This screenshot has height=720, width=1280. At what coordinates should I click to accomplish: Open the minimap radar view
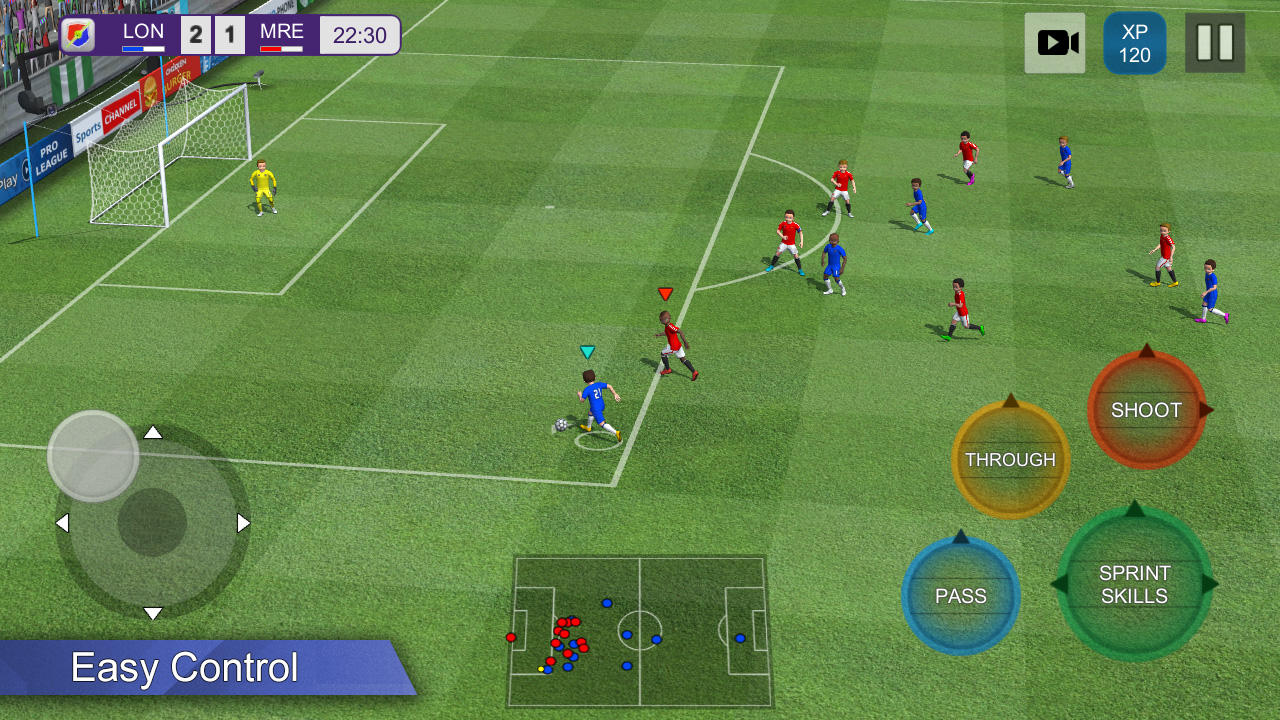click(x=640, y=630)
